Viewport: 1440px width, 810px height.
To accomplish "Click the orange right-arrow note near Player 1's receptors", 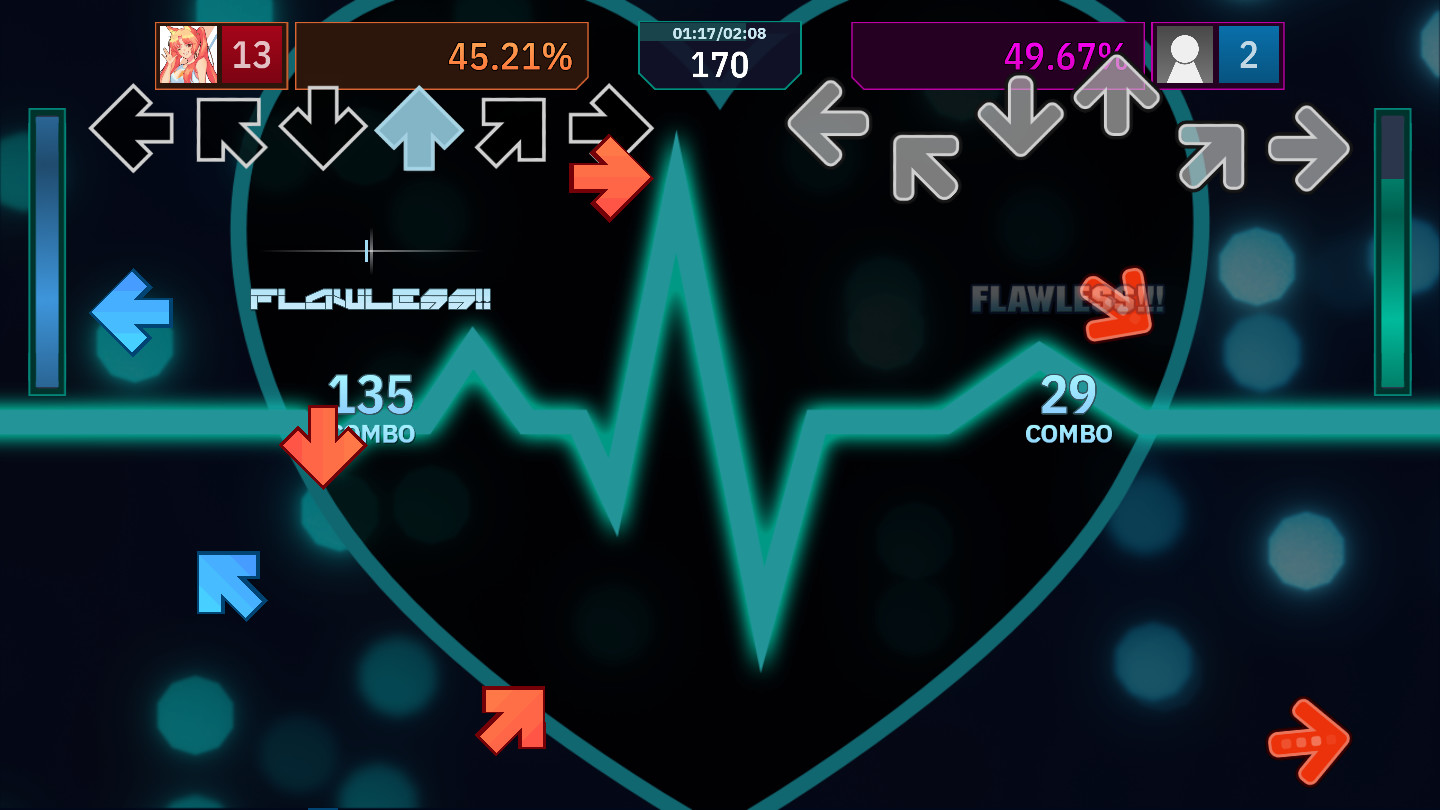I will 611,178.
